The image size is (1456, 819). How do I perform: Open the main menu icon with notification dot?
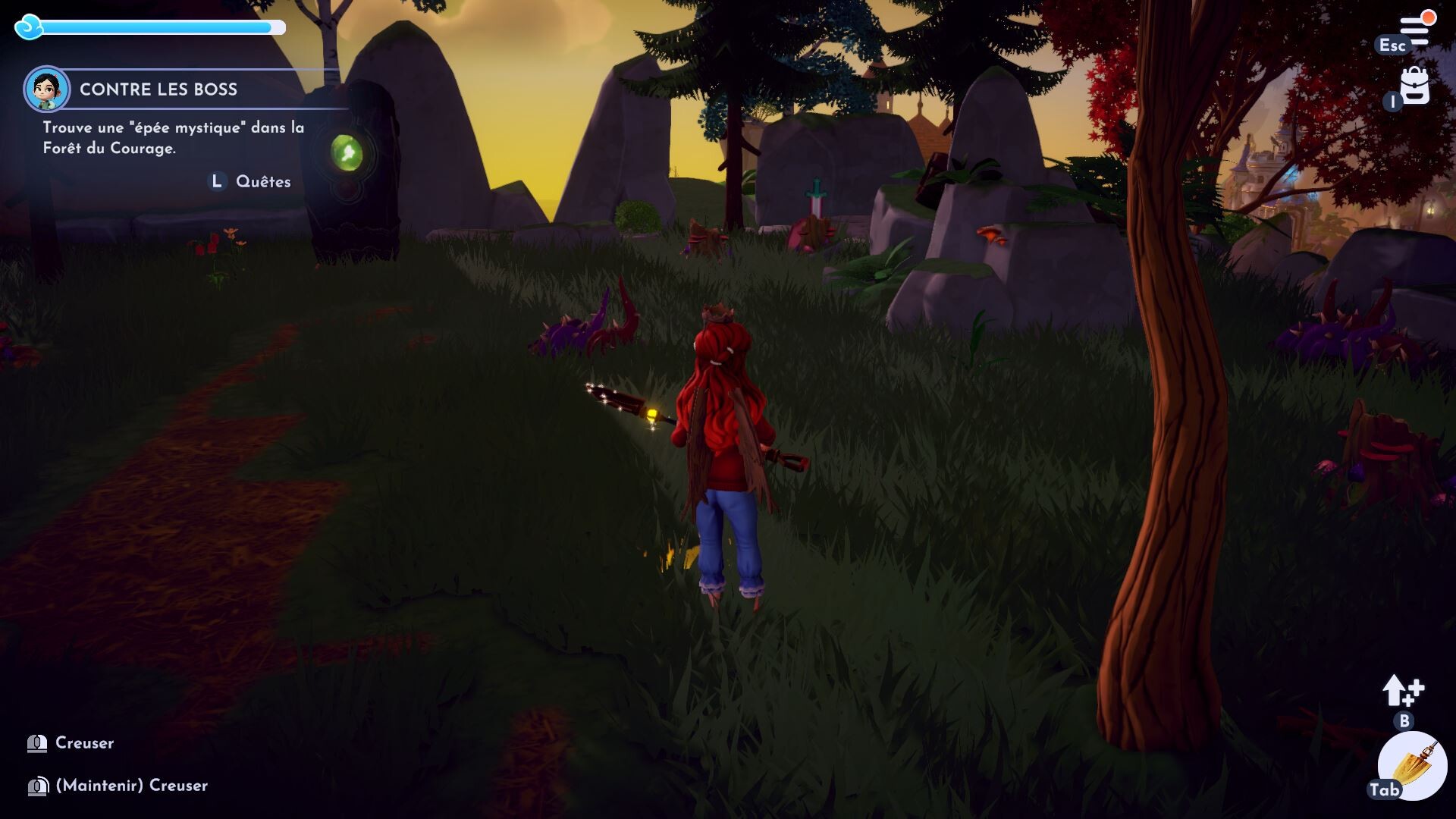(x=1414, y=30)
